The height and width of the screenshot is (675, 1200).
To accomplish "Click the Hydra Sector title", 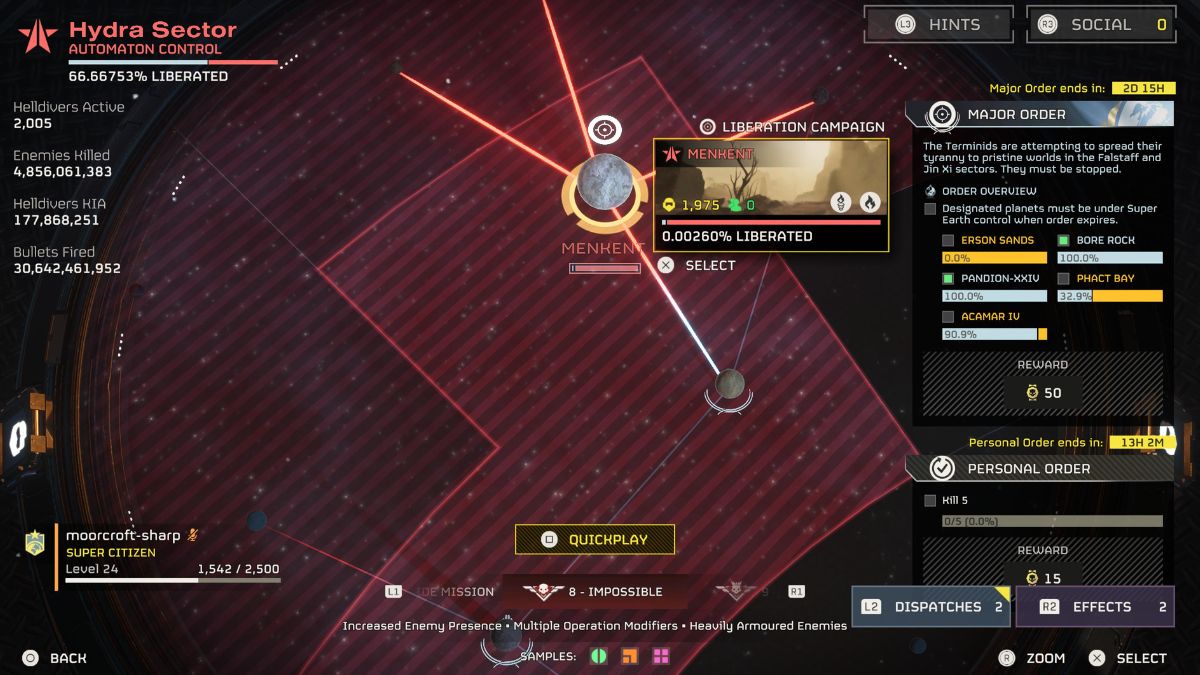I will tap(152, 31).
